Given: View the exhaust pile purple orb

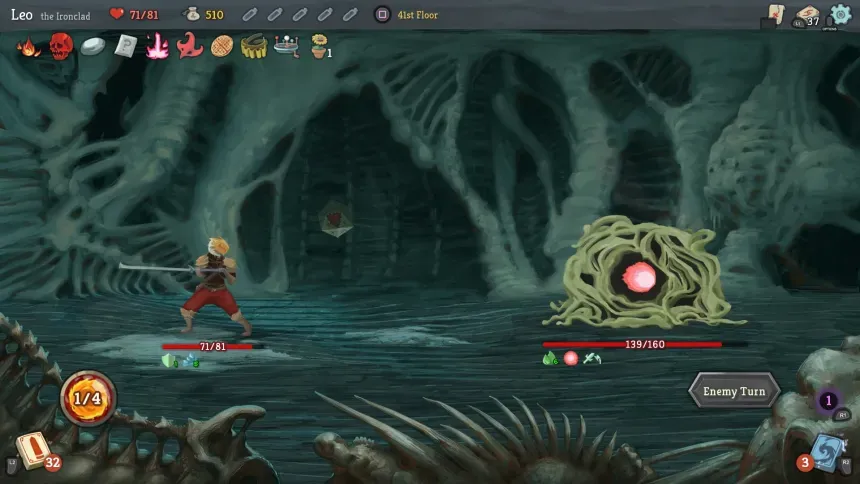Looking at the screenshot, I should coord(828,402).
